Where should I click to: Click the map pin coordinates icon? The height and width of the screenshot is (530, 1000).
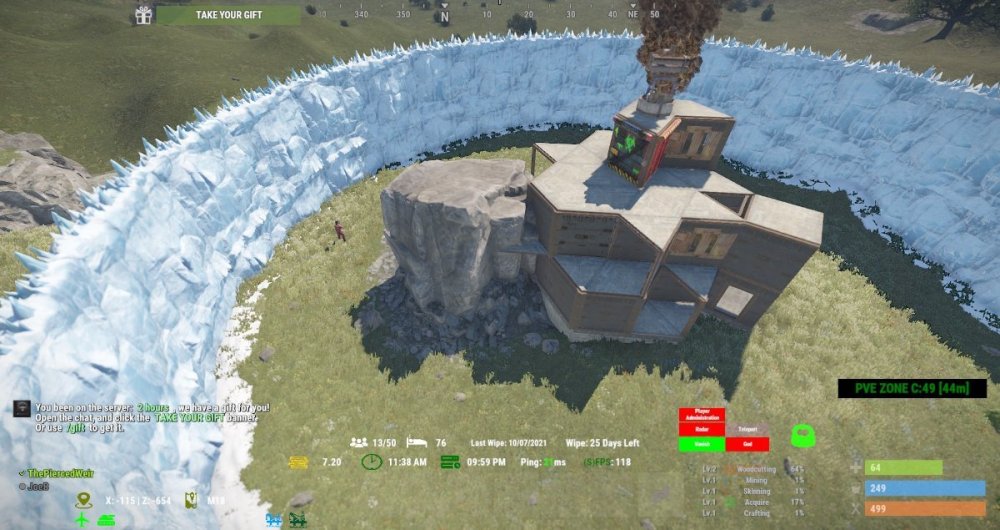(x=83, y=498)
